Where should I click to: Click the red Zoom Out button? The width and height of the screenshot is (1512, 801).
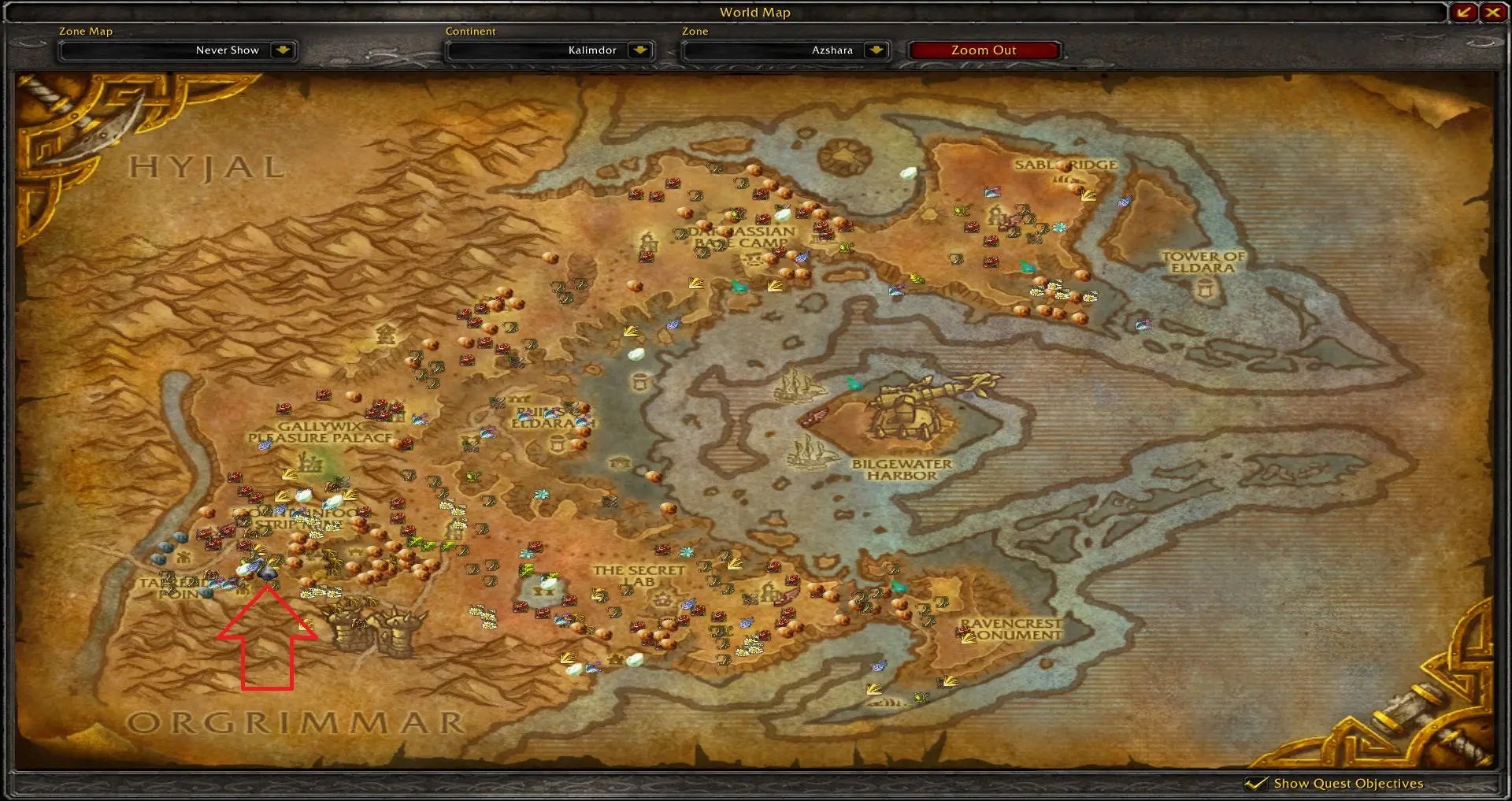[x=984, y=50]
